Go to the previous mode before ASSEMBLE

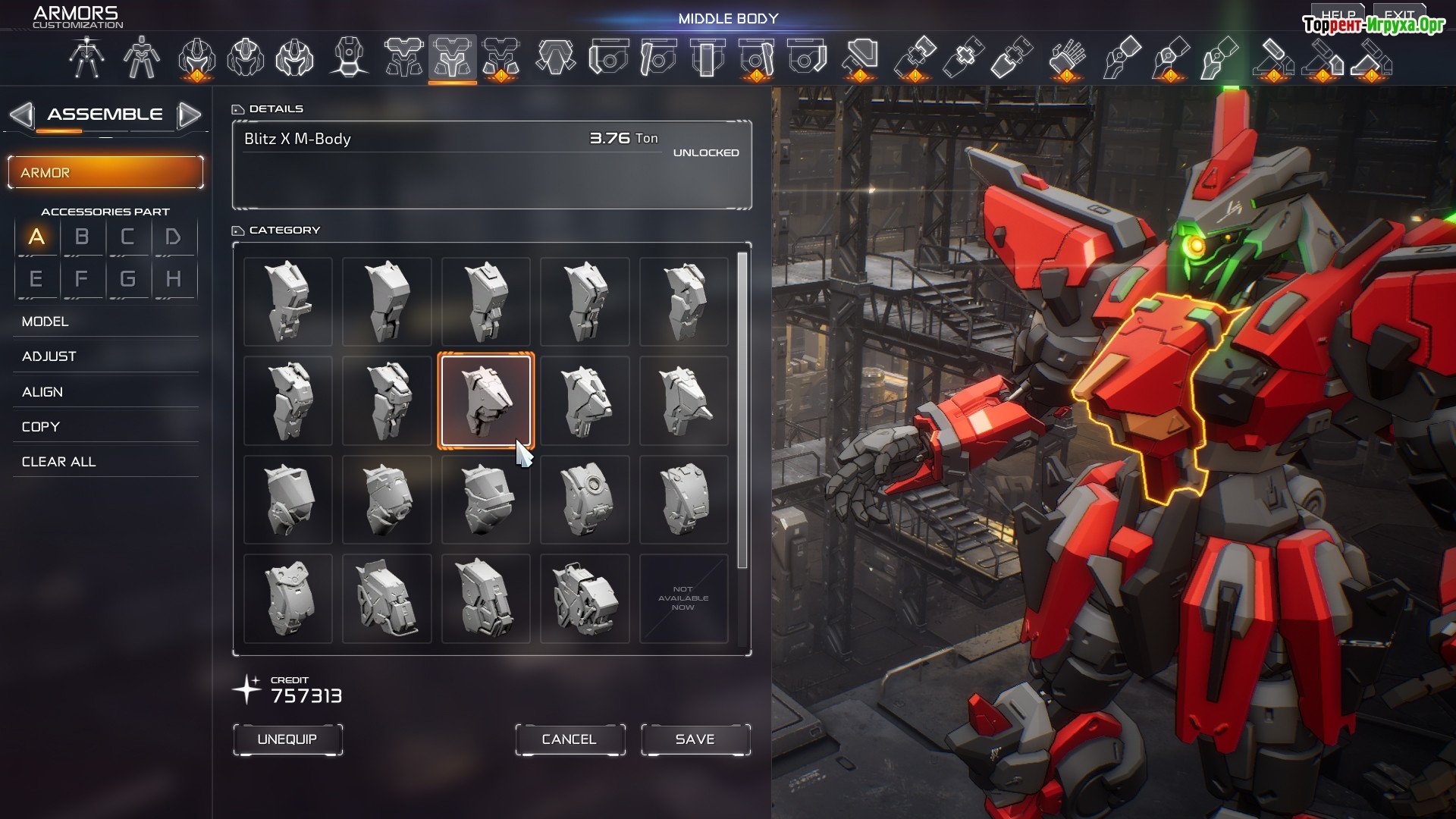click(x=21, y=115)
